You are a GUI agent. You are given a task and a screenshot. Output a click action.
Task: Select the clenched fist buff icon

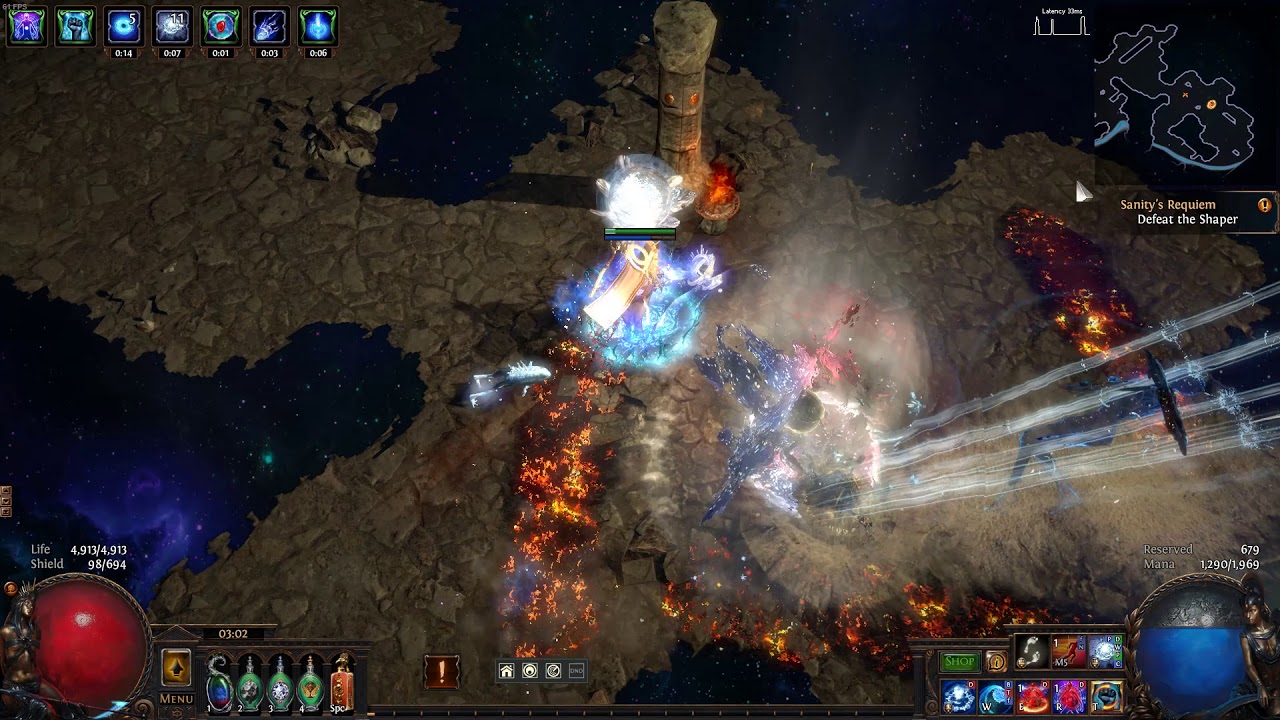[75, 27]
